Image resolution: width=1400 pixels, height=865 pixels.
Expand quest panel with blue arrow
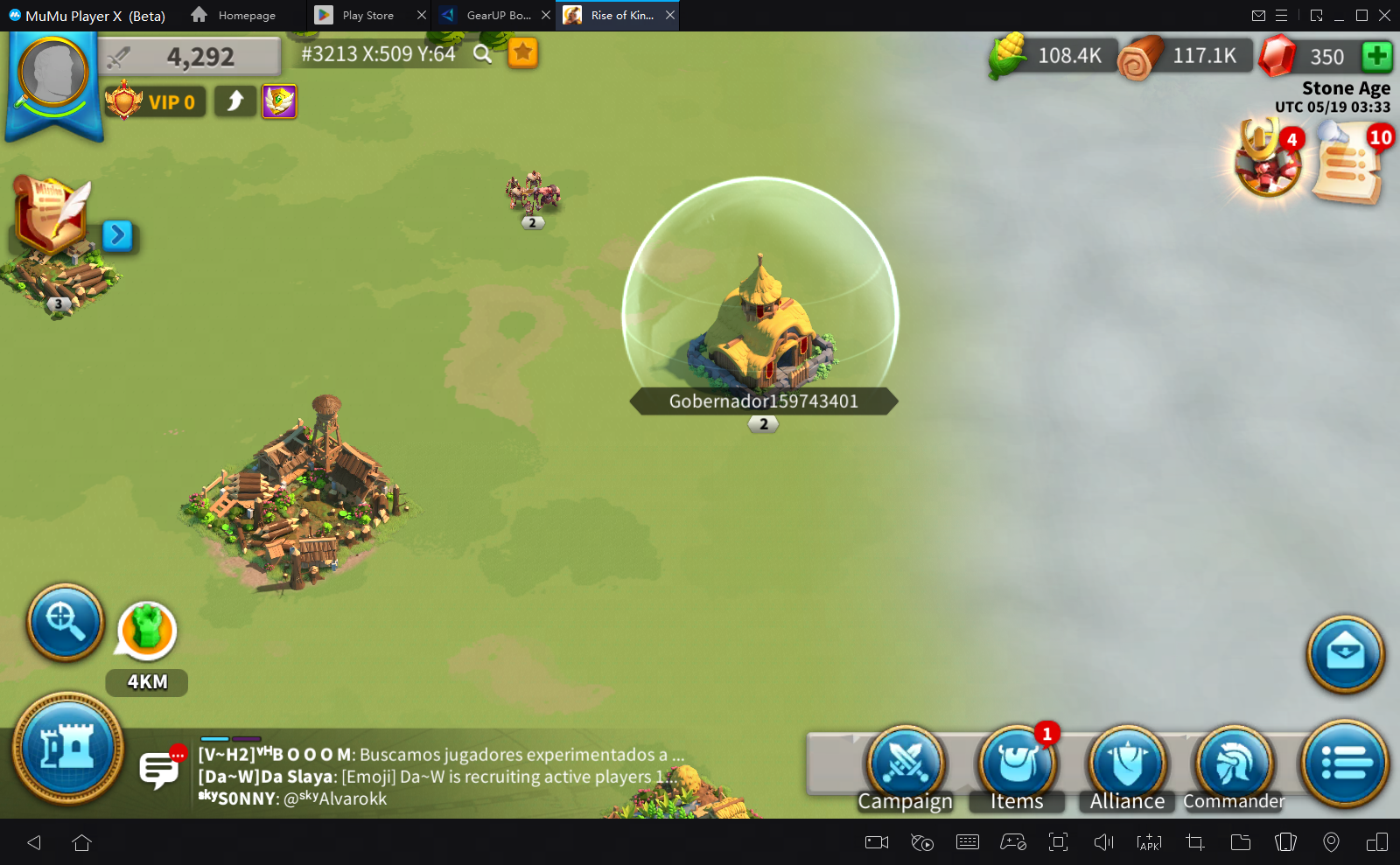pyautogui.click(x=117, y=235)
